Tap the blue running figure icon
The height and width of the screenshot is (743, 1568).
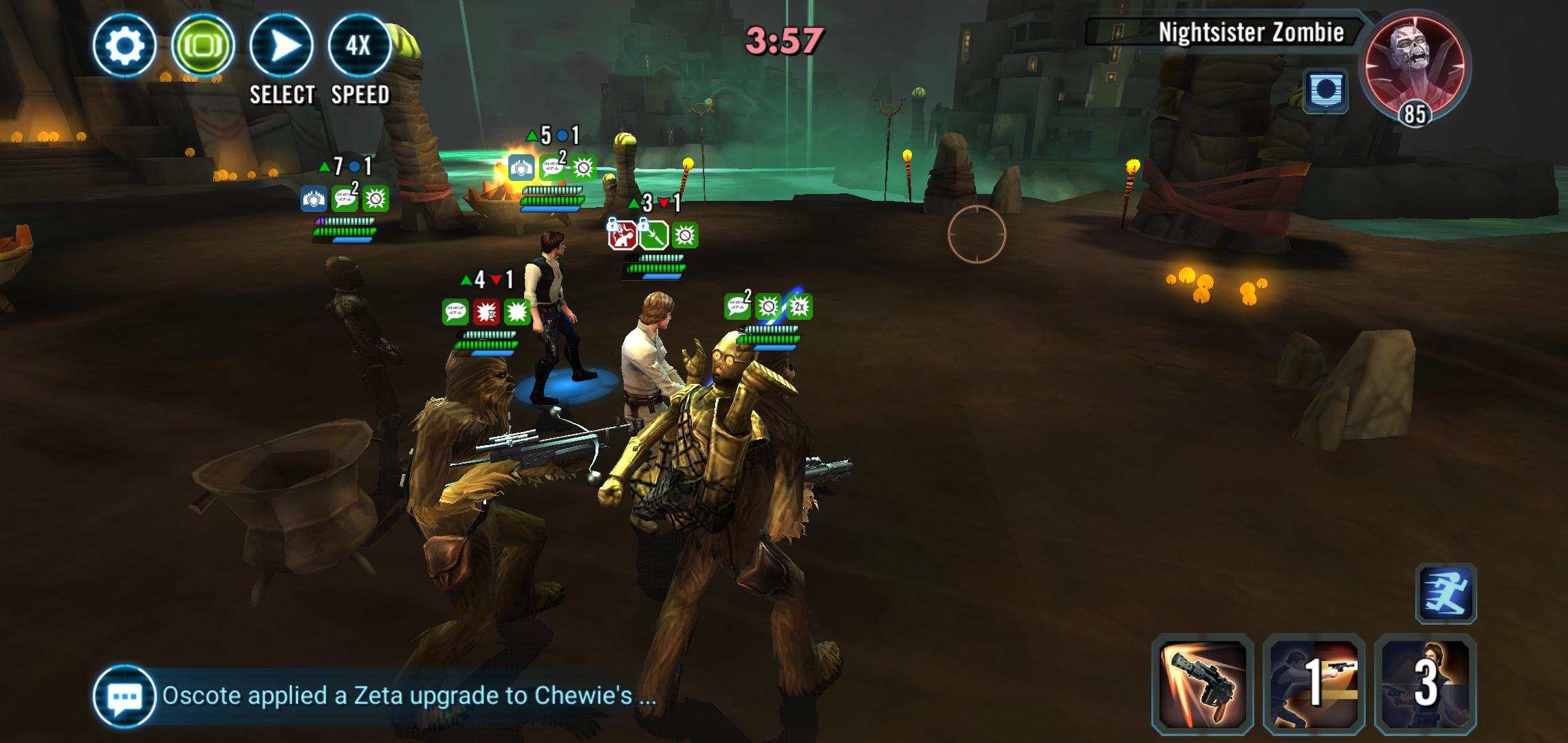pyautogui.click(x=1446, y=594)
